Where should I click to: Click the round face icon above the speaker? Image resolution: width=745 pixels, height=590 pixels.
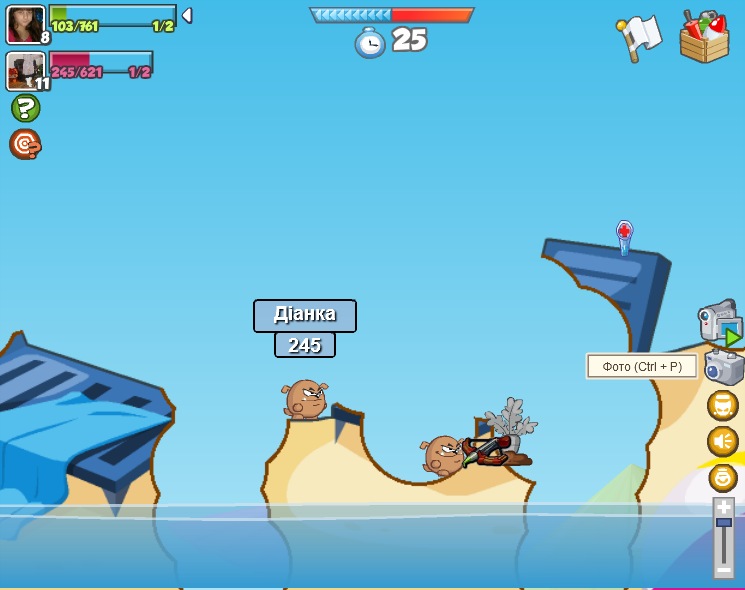pos(722,405)
